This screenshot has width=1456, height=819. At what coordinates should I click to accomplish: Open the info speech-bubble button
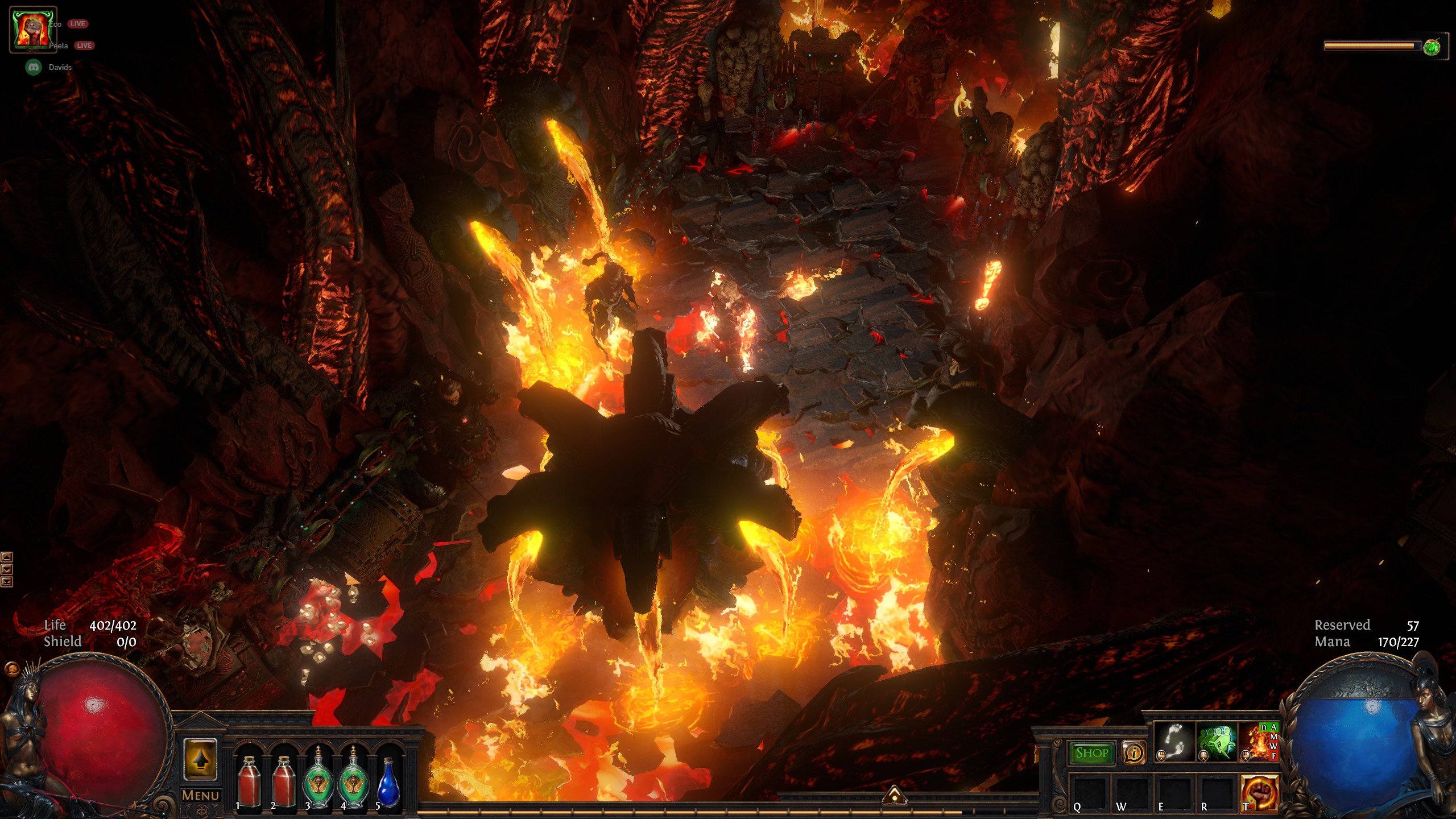click(x=1134, y=753)
